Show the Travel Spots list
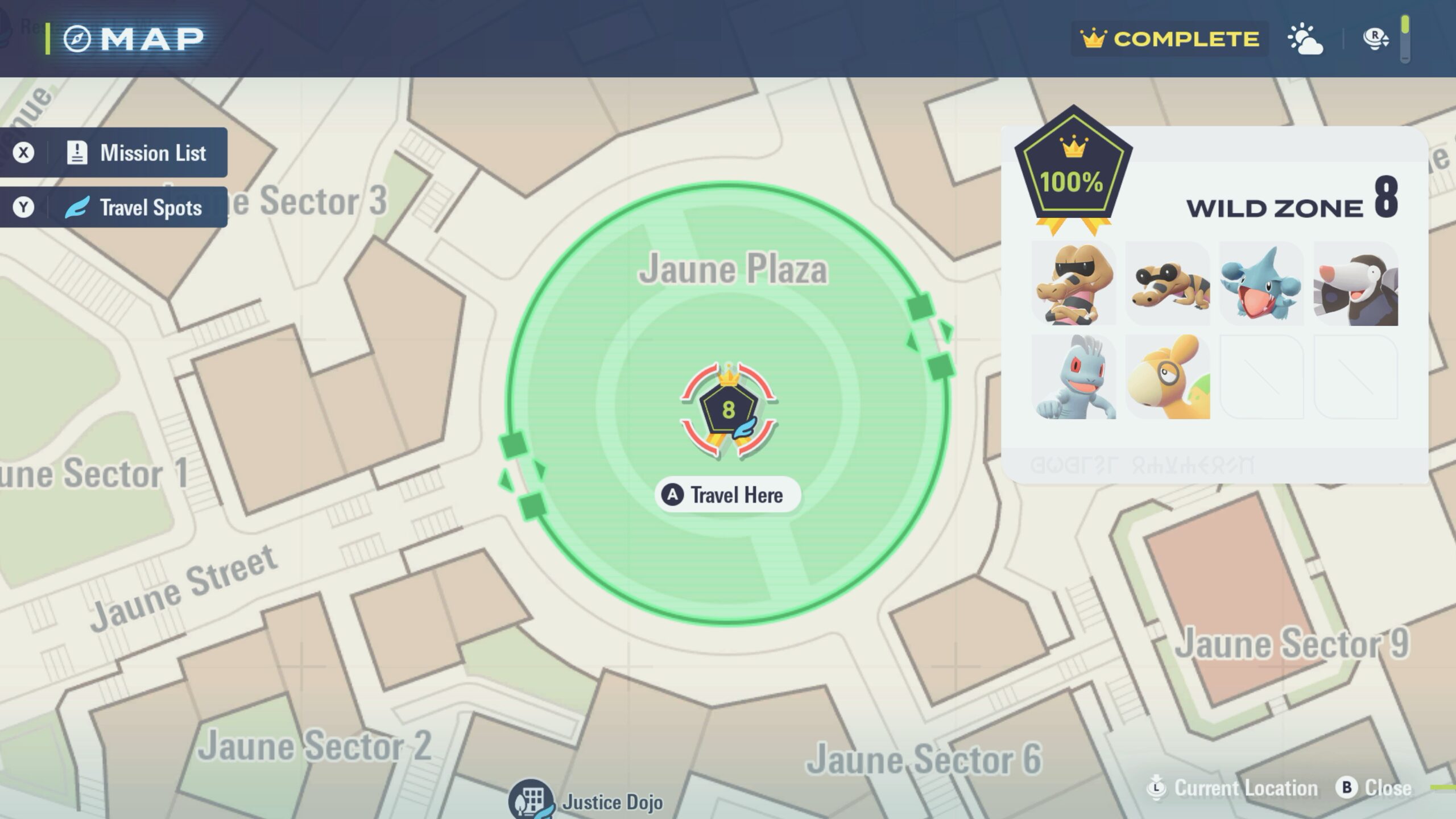Screen dimensions: 1456x819 pyautogui.click(x=114, y=207)
